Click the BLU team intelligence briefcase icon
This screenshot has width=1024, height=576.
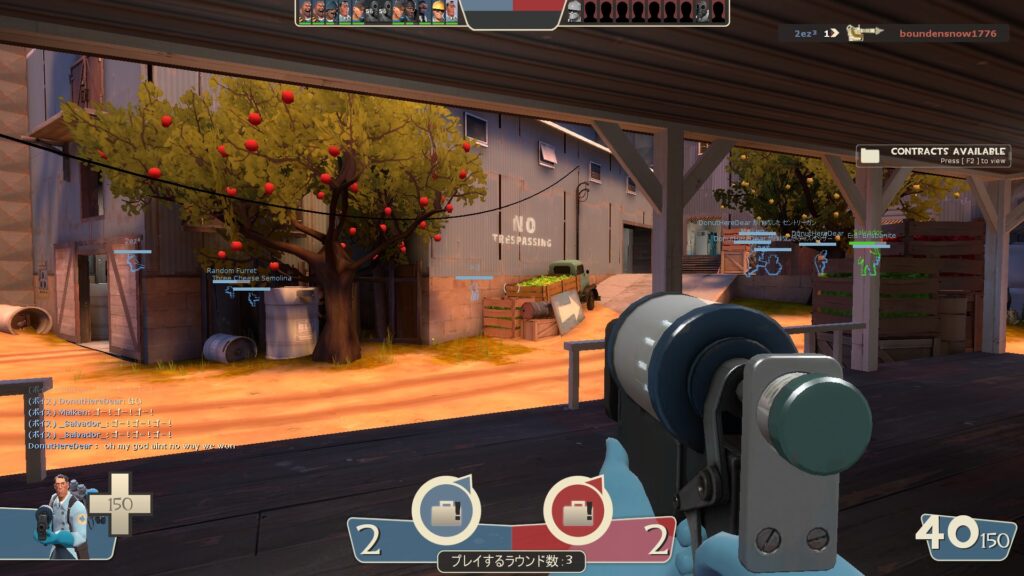pos(446,511)
